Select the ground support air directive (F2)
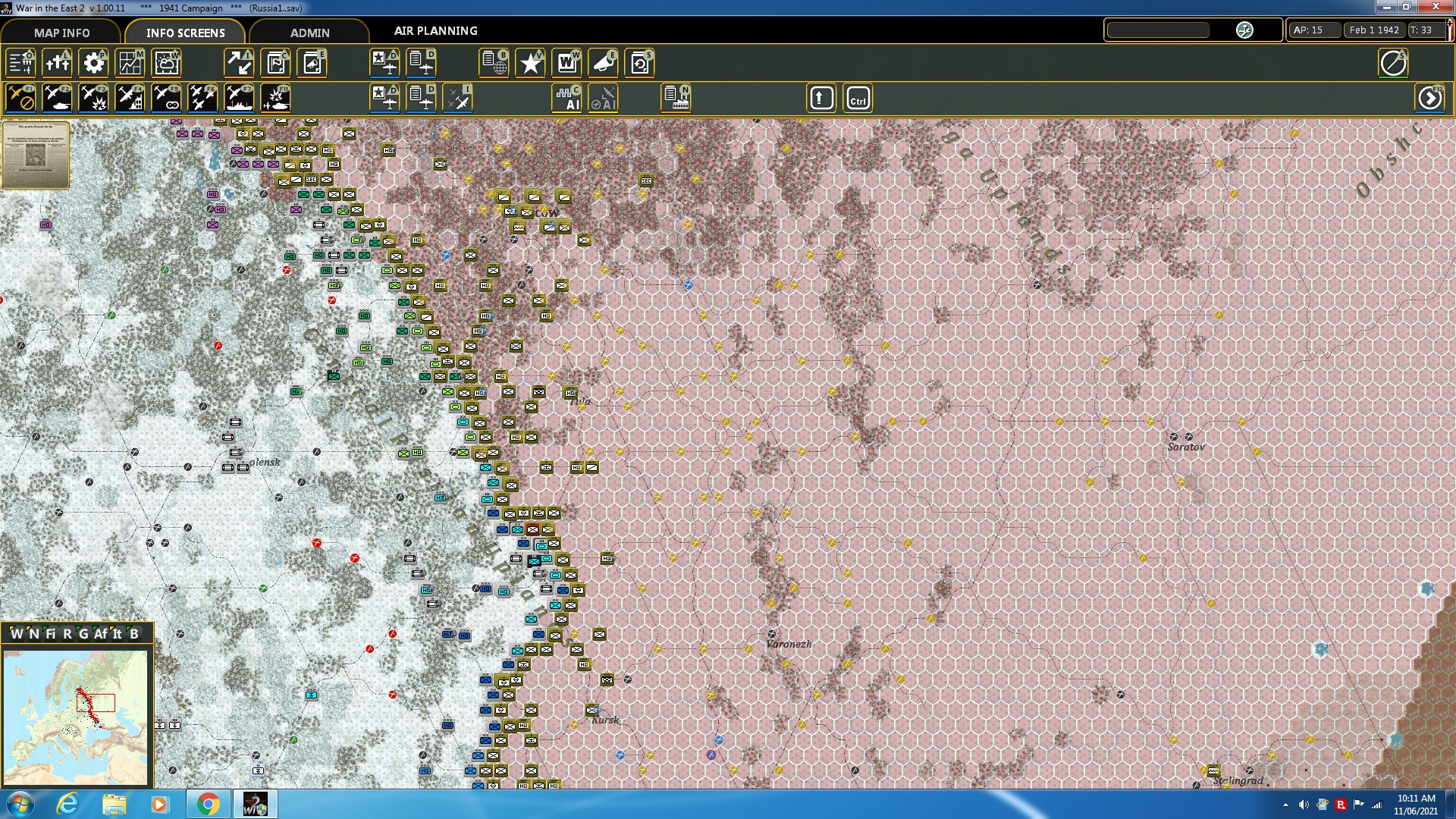 pos(57,97)
